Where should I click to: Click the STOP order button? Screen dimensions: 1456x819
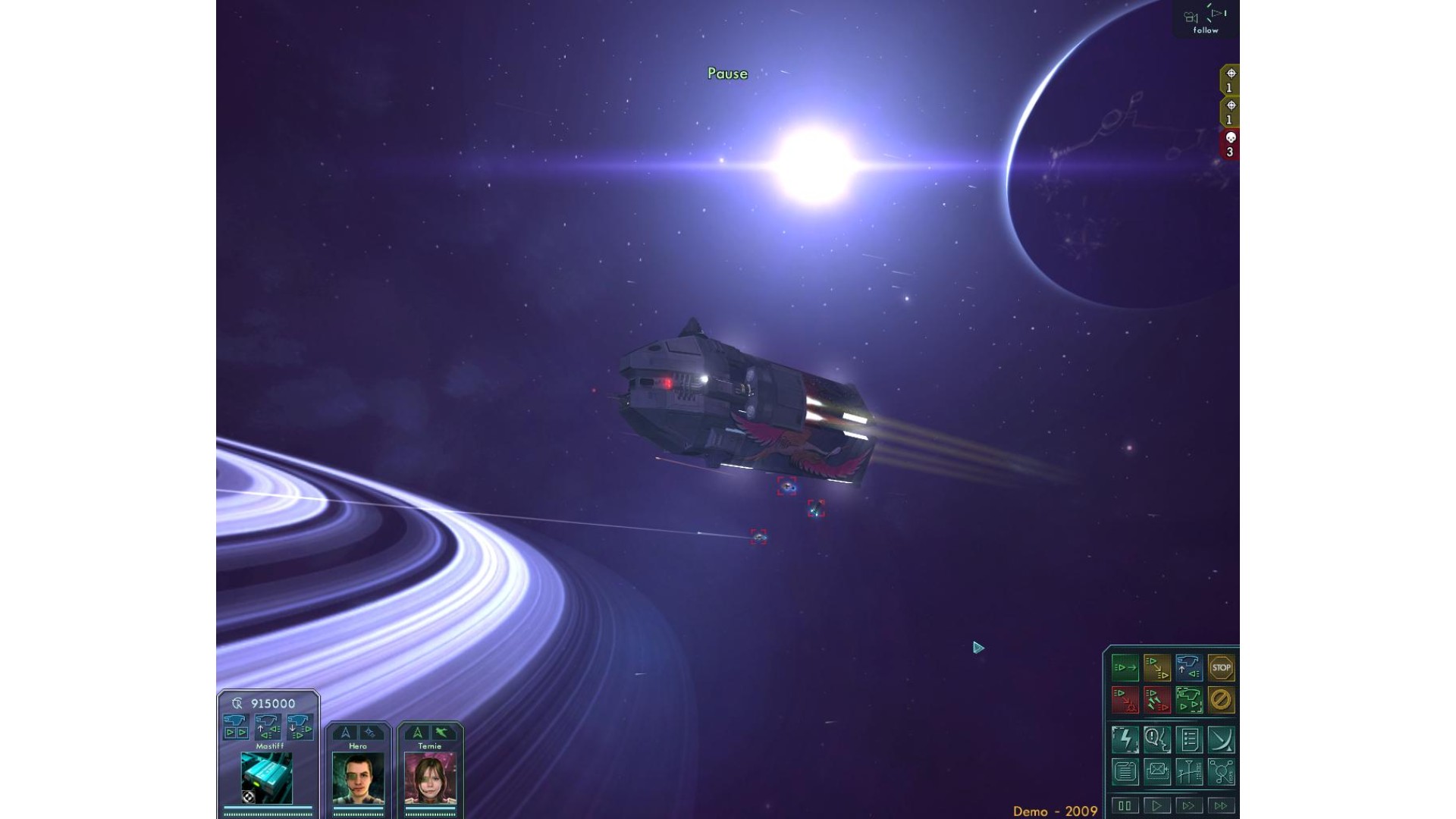tap(1221, 668)
